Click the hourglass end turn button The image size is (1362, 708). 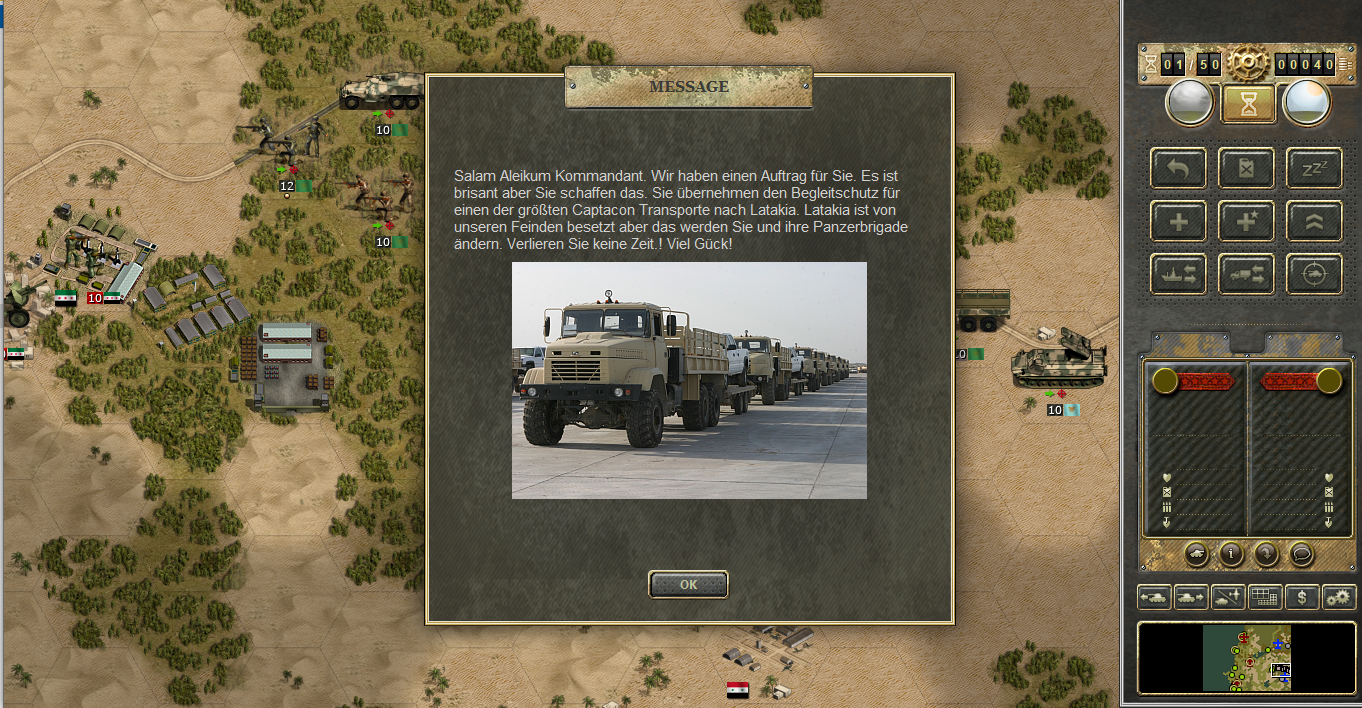1247,103
